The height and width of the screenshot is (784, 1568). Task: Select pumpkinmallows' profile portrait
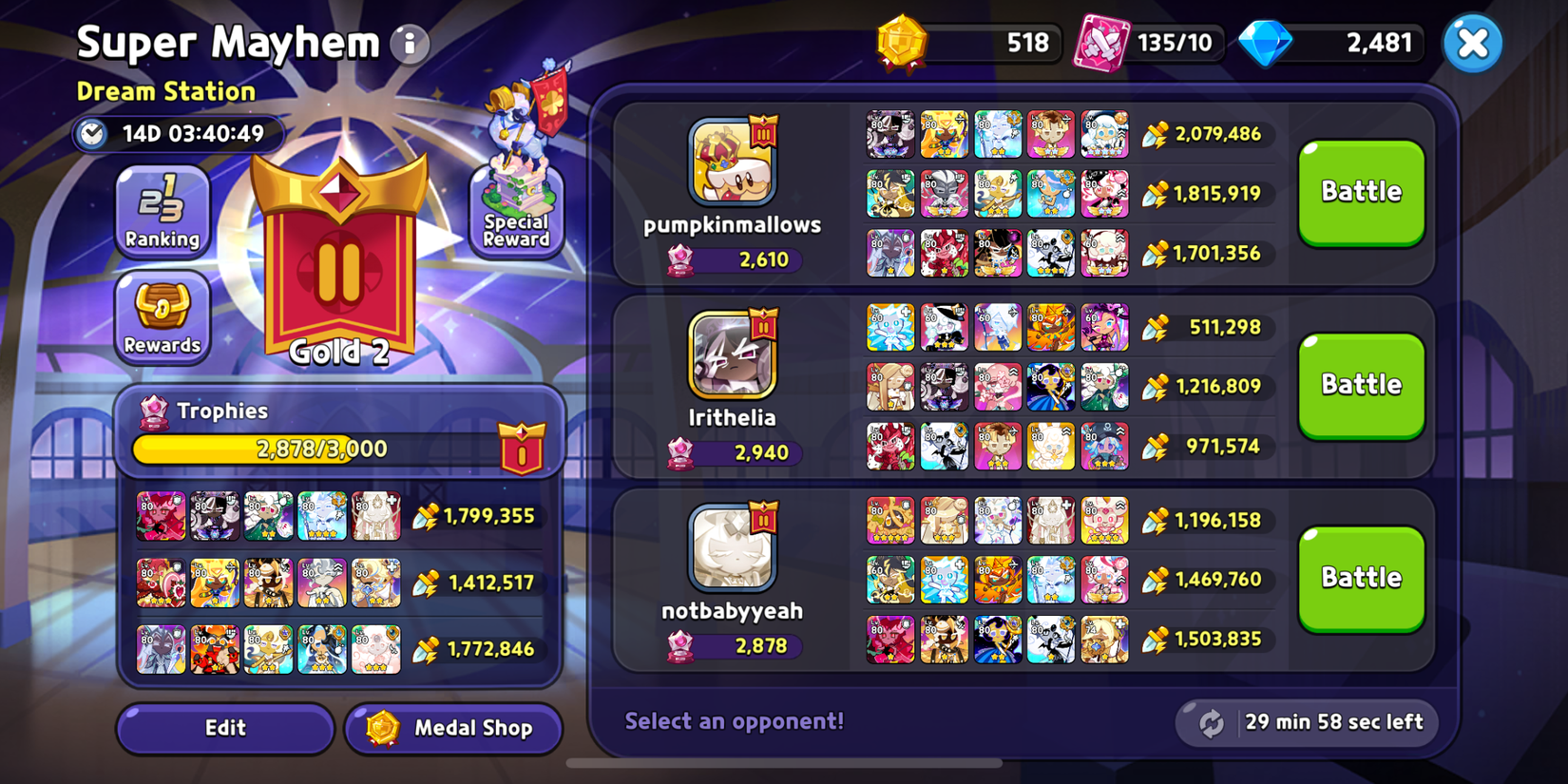point(733,163)
